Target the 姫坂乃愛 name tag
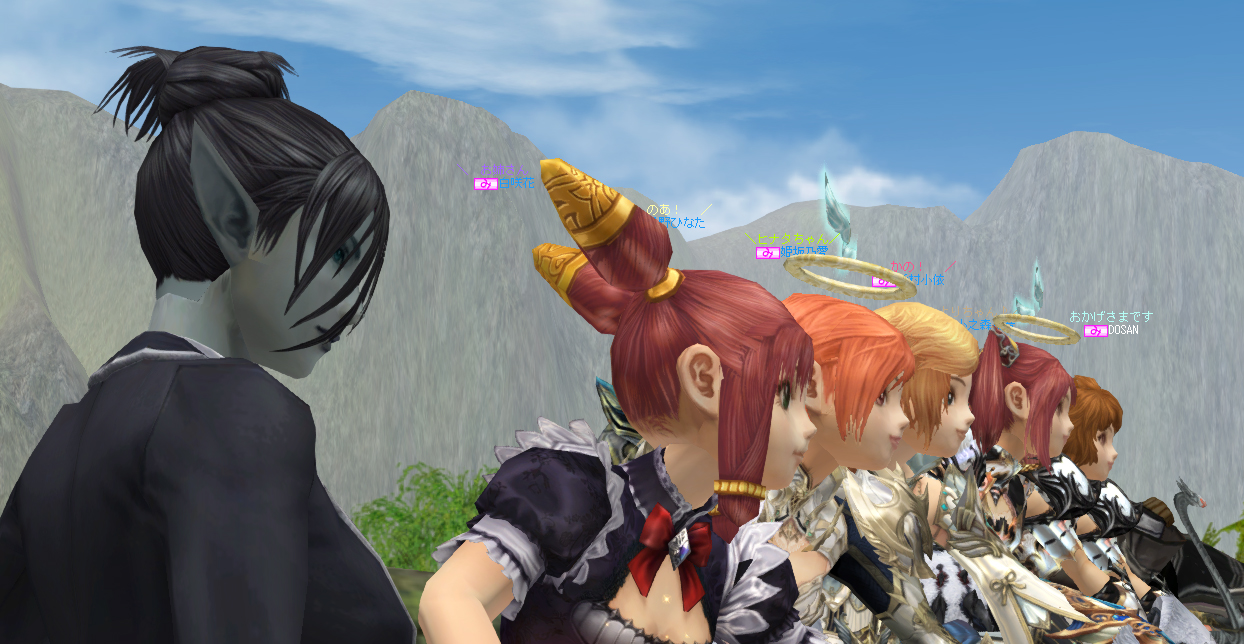The width and height of the screenshot is (1244, 644). click(804, 252)
